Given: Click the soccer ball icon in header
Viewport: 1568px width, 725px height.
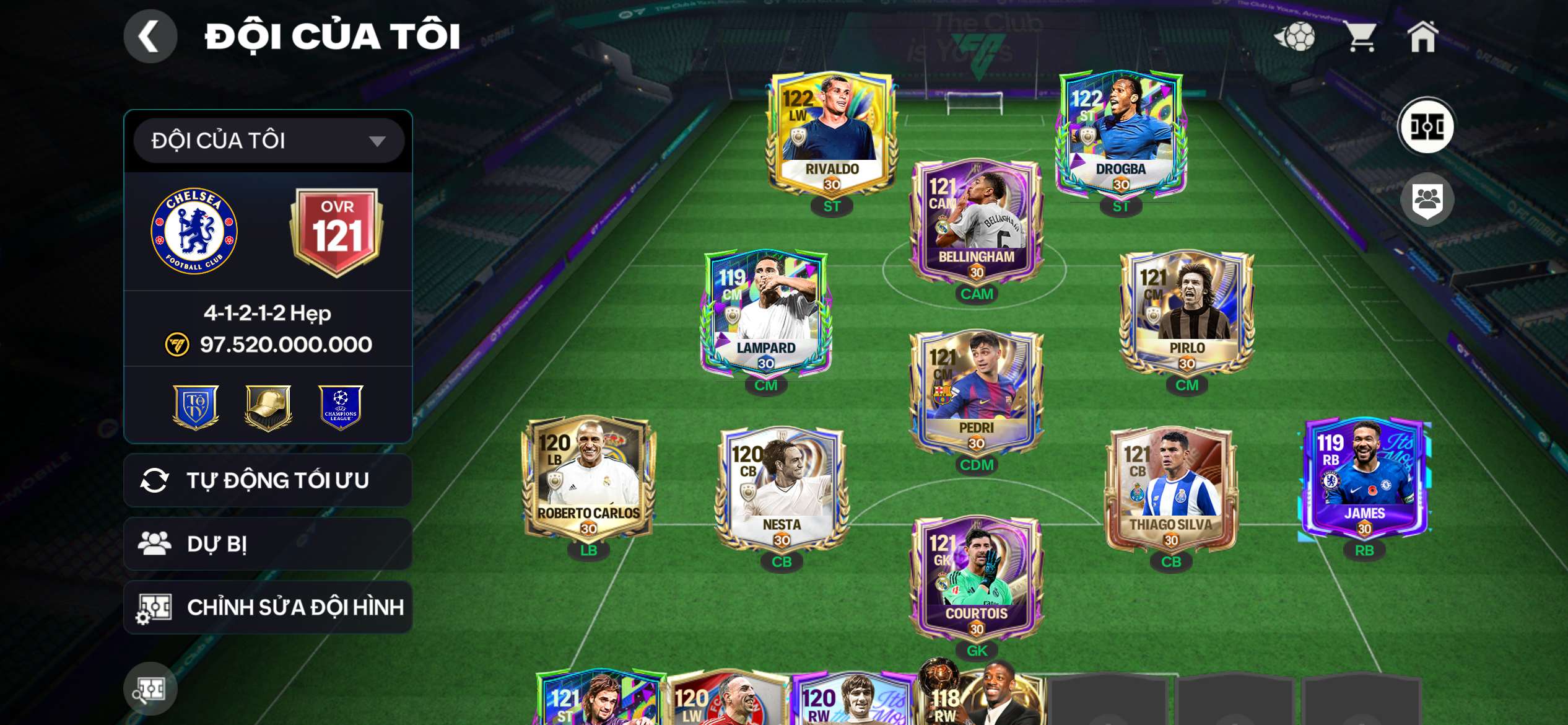Looking at the screenshot, I should click(1296, 37).
